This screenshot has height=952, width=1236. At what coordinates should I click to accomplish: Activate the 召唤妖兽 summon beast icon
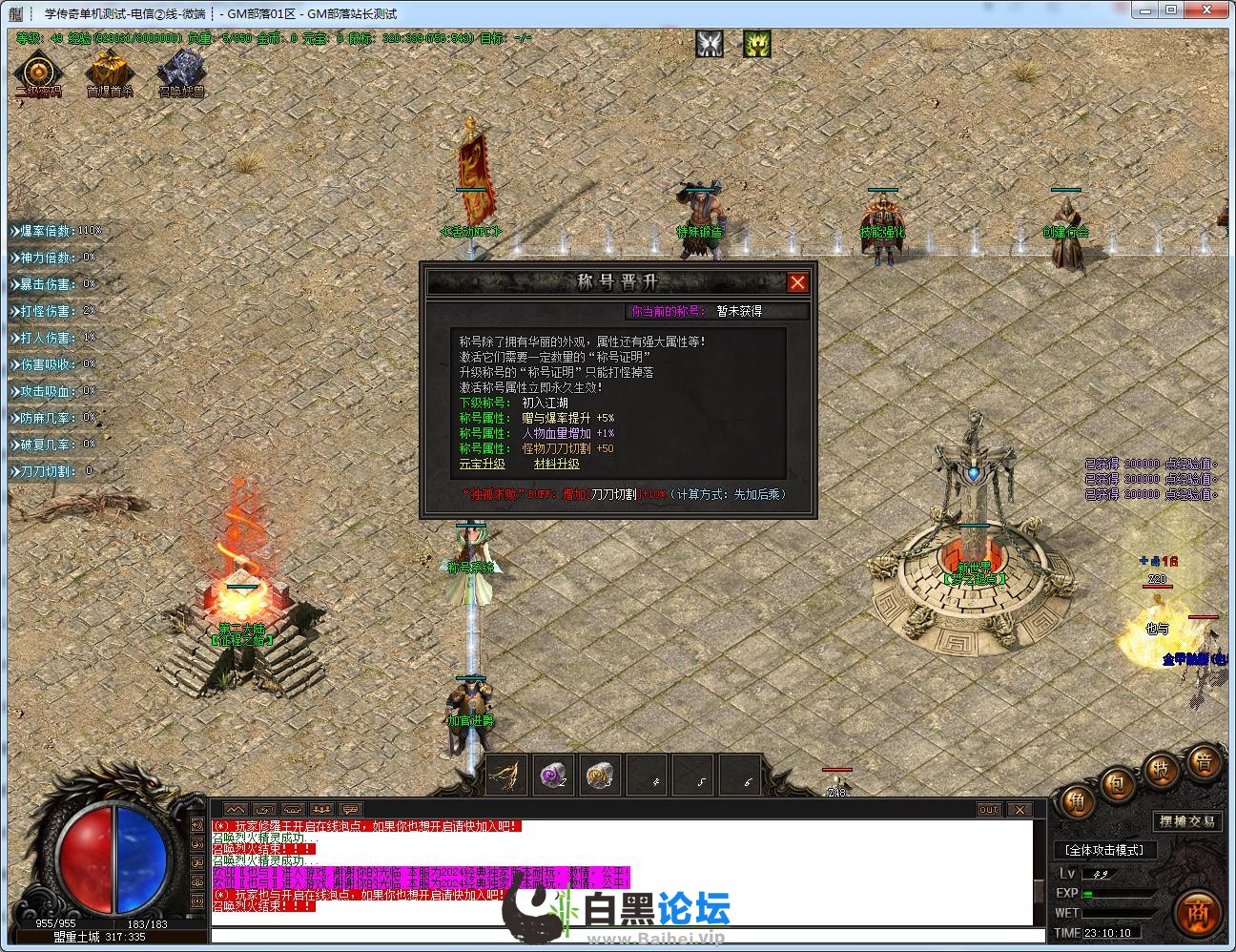181,73
